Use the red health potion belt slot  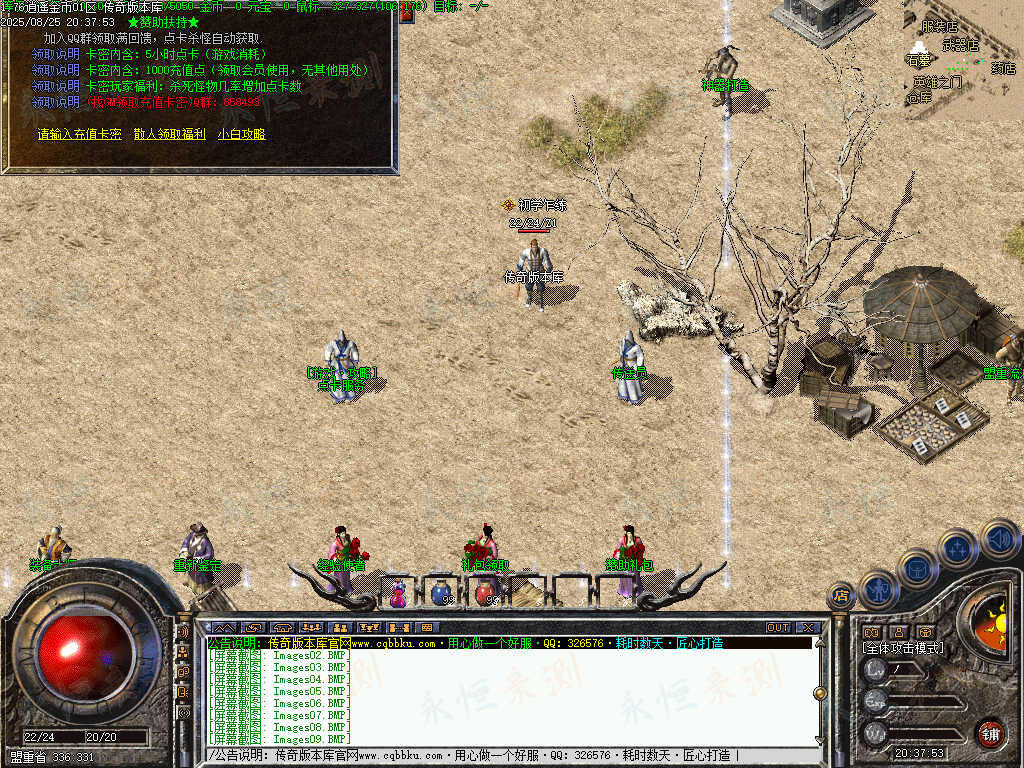(x=484, y=593)
